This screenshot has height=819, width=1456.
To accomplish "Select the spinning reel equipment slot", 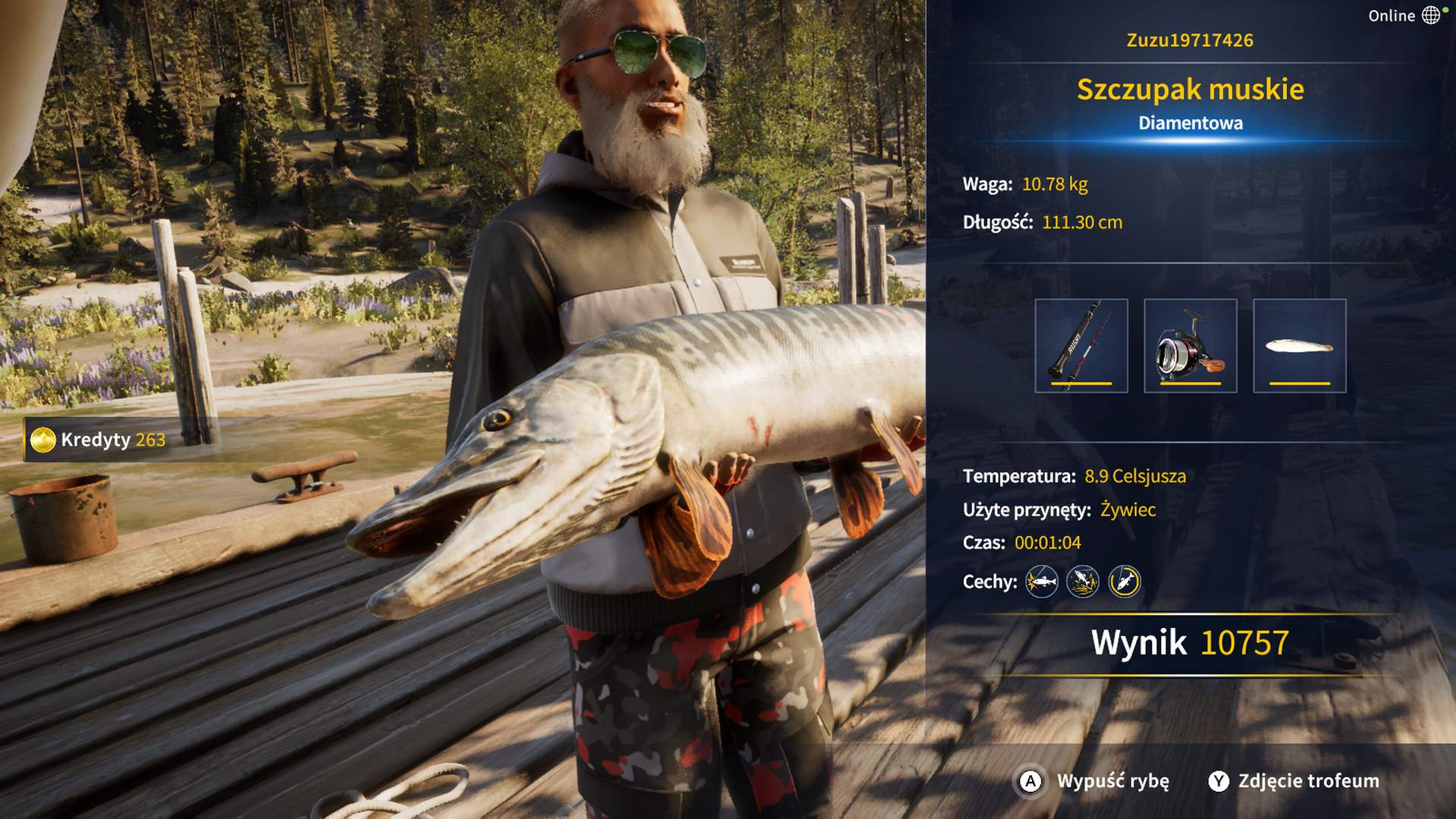I will pos(1190,346).
